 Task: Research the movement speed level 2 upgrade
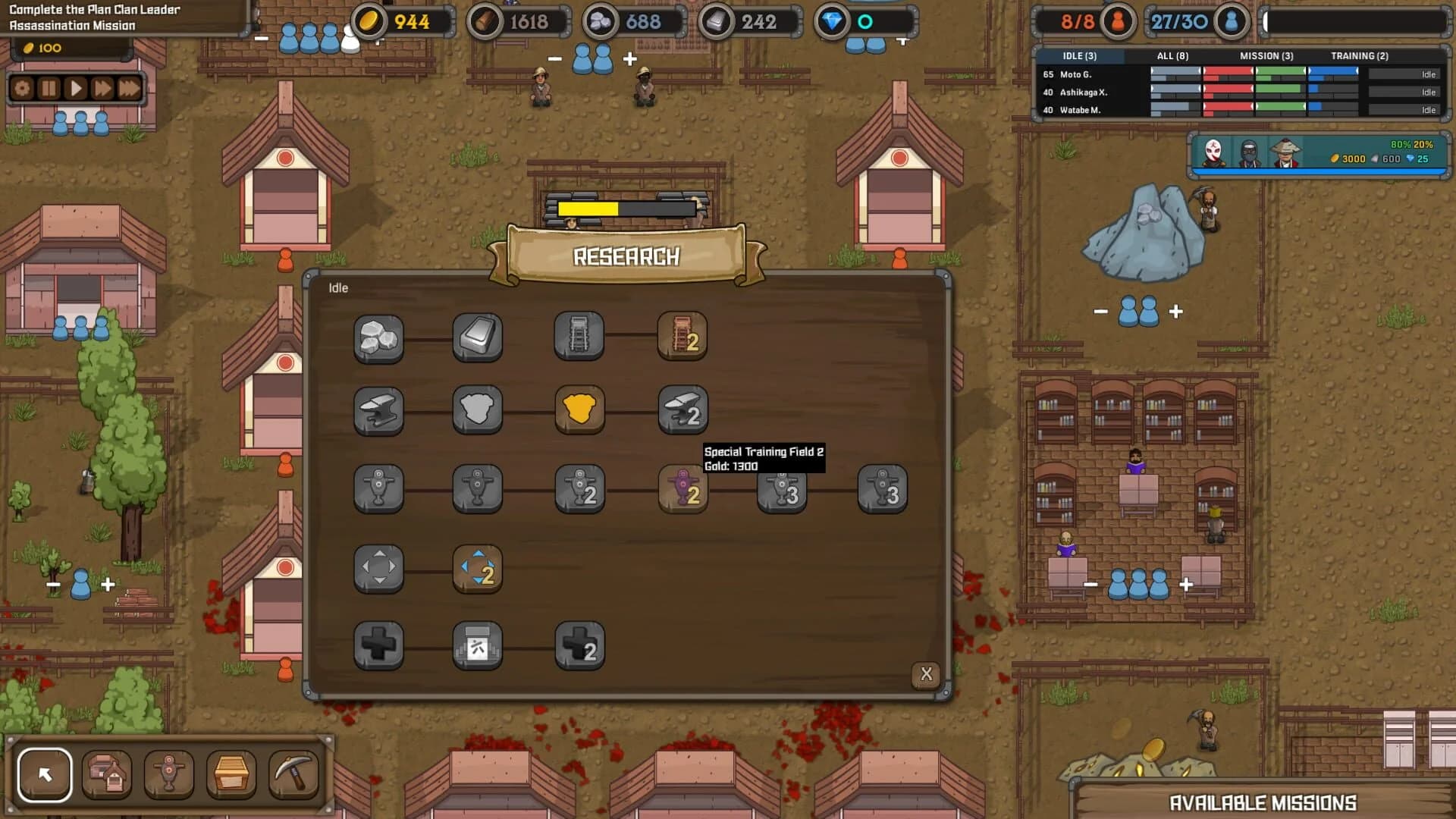478,570
